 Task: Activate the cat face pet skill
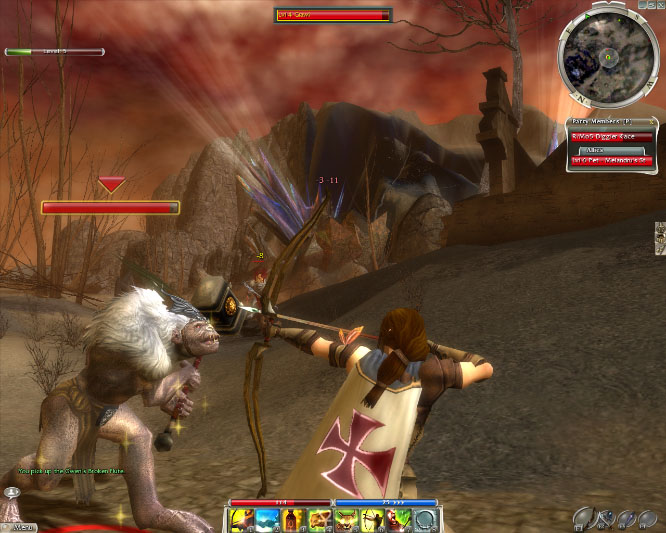(345, 519)
